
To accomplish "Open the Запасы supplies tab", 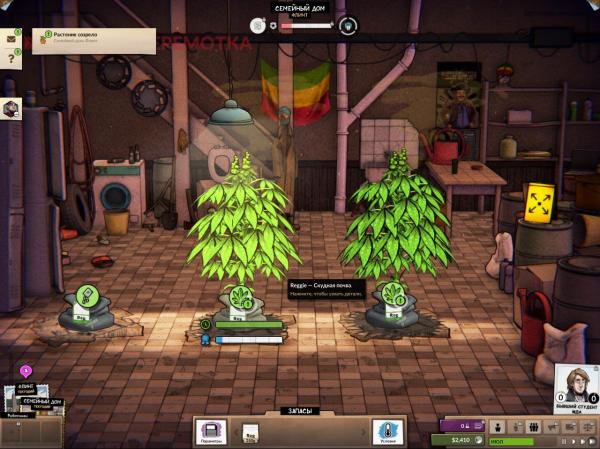I will (298, 411).
